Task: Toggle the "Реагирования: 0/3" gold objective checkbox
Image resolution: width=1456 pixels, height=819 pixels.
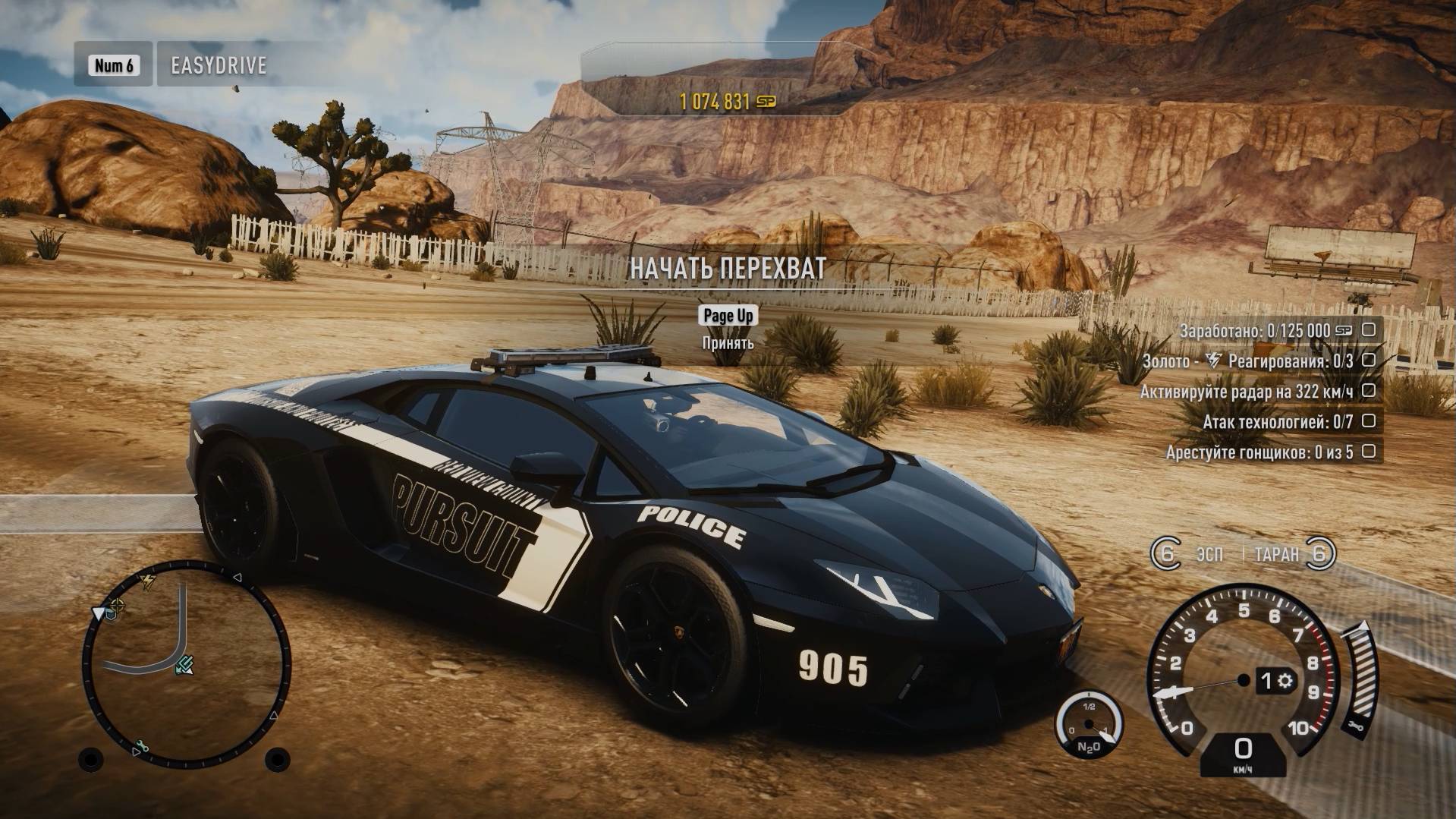Action: [x=1368, y=361]
